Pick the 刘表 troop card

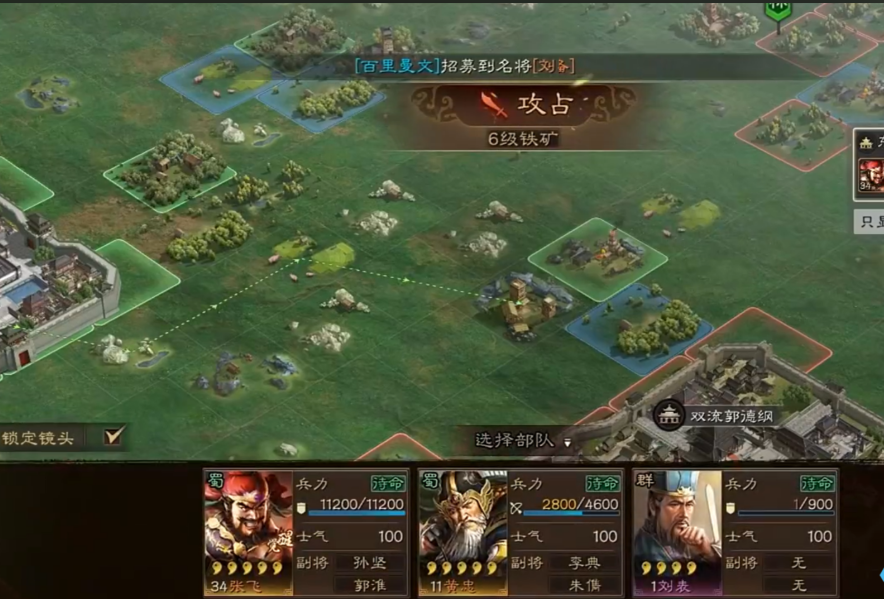pyautogui.click(x=735, y=532)
